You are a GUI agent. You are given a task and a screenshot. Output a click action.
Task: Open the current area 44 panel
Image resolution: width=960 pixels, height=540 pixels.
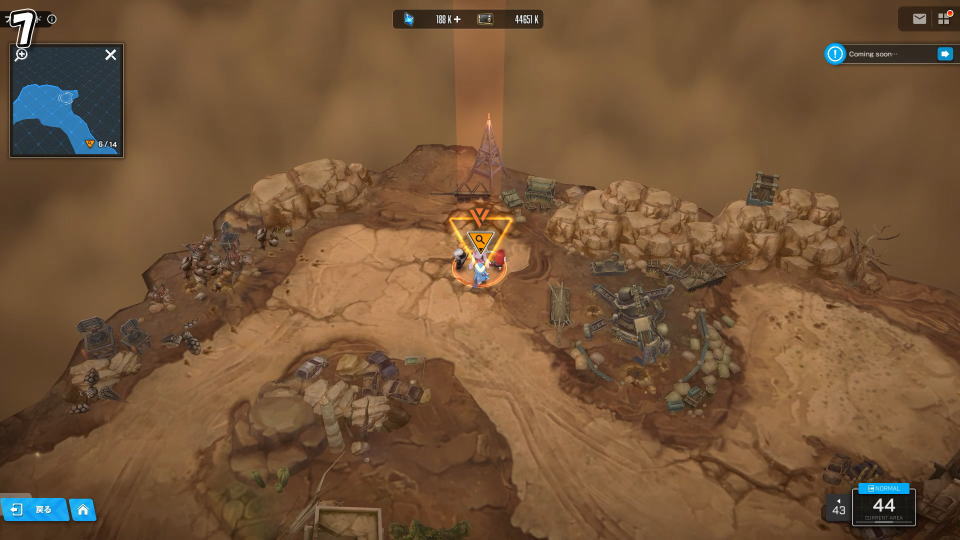pos(884,506)
